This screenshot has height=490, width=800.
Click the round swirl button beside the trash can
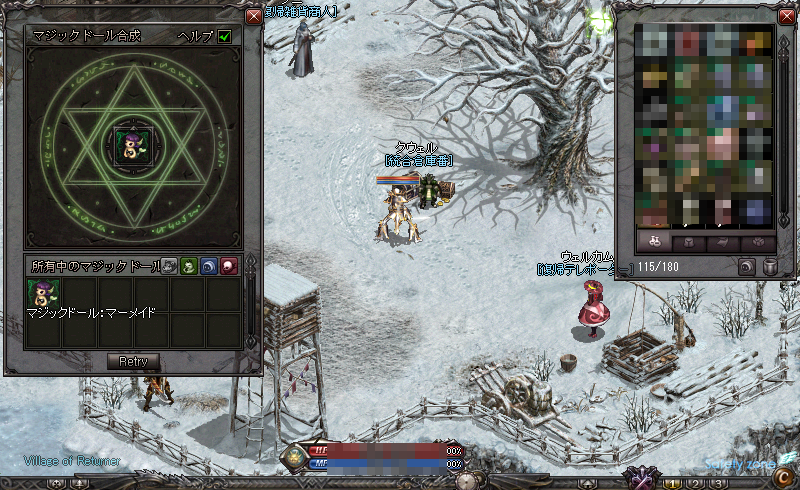pos(747,267)
